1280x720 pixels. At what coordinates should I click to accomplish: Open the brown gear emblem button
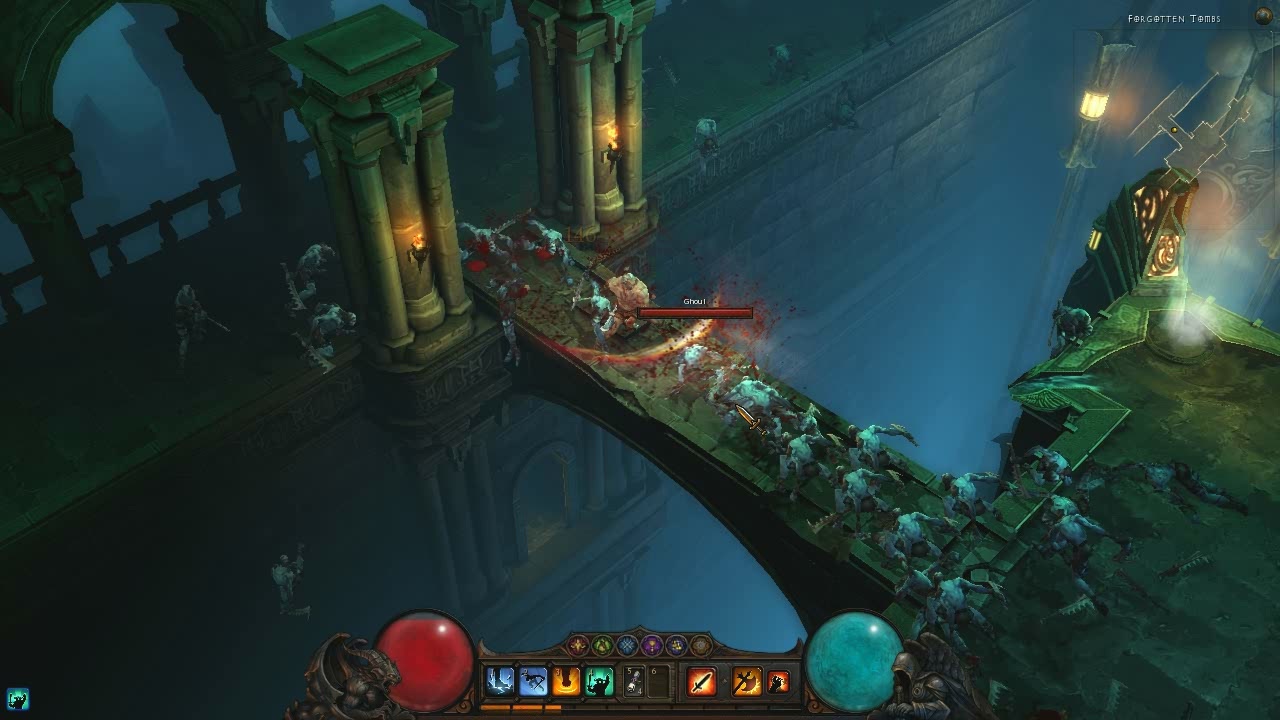701,645
